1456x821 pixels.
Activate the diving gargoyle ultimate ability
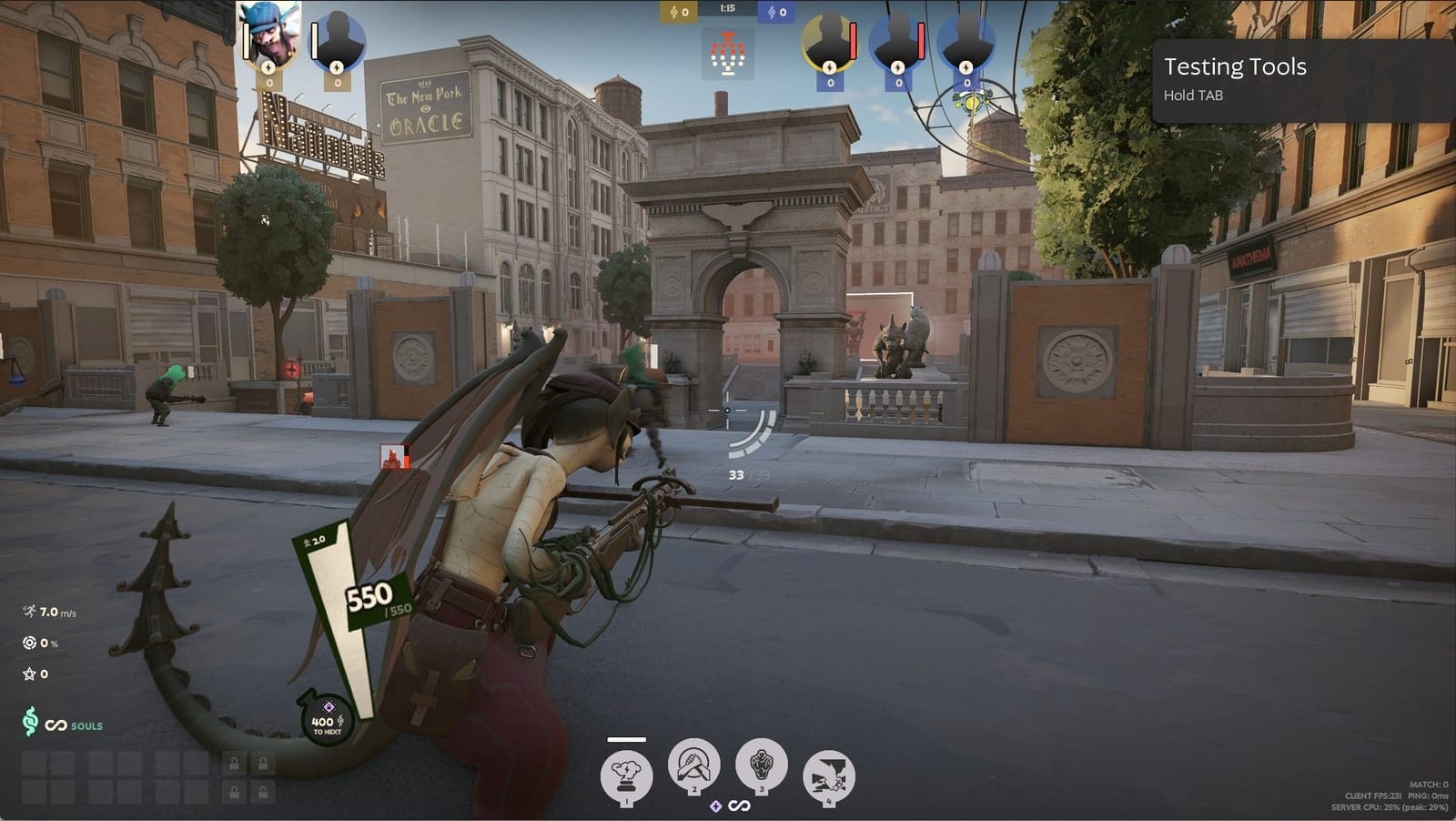(x=828, y=776)
